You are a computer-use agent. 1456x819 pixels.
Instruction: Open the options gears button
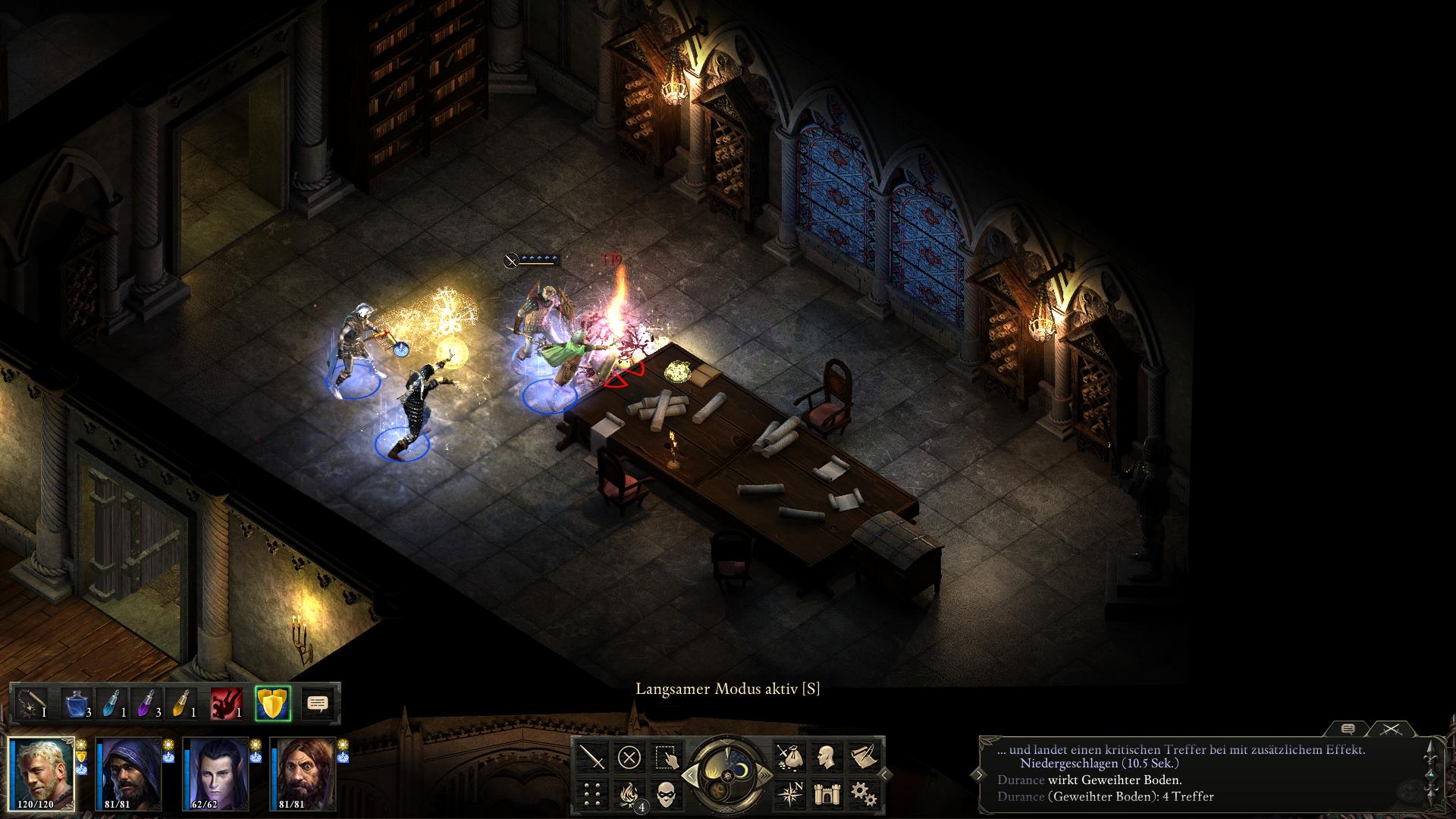pos(863,794)
